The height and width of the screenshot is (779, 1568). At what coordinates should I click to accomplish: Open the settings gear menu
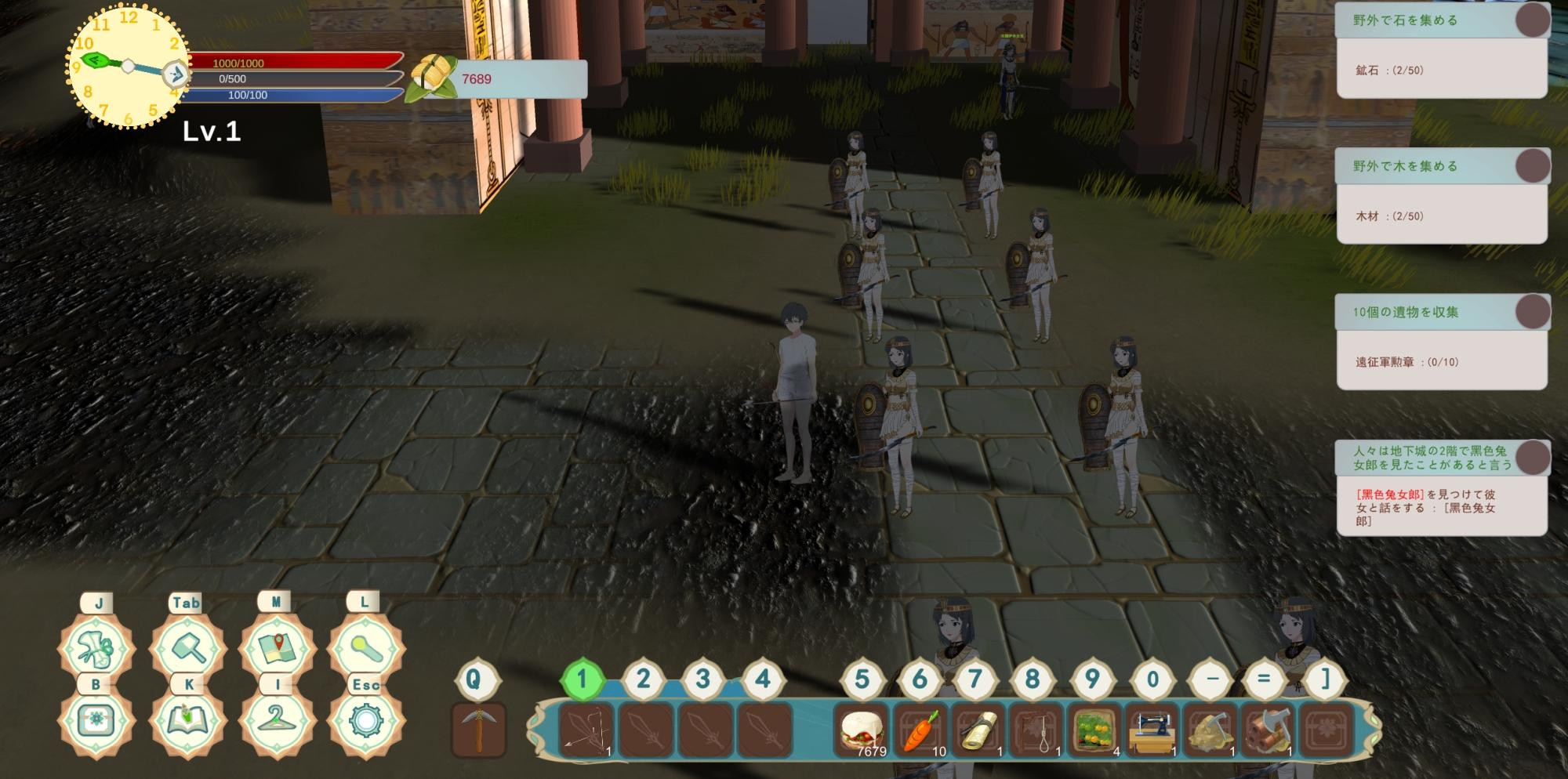365,721
